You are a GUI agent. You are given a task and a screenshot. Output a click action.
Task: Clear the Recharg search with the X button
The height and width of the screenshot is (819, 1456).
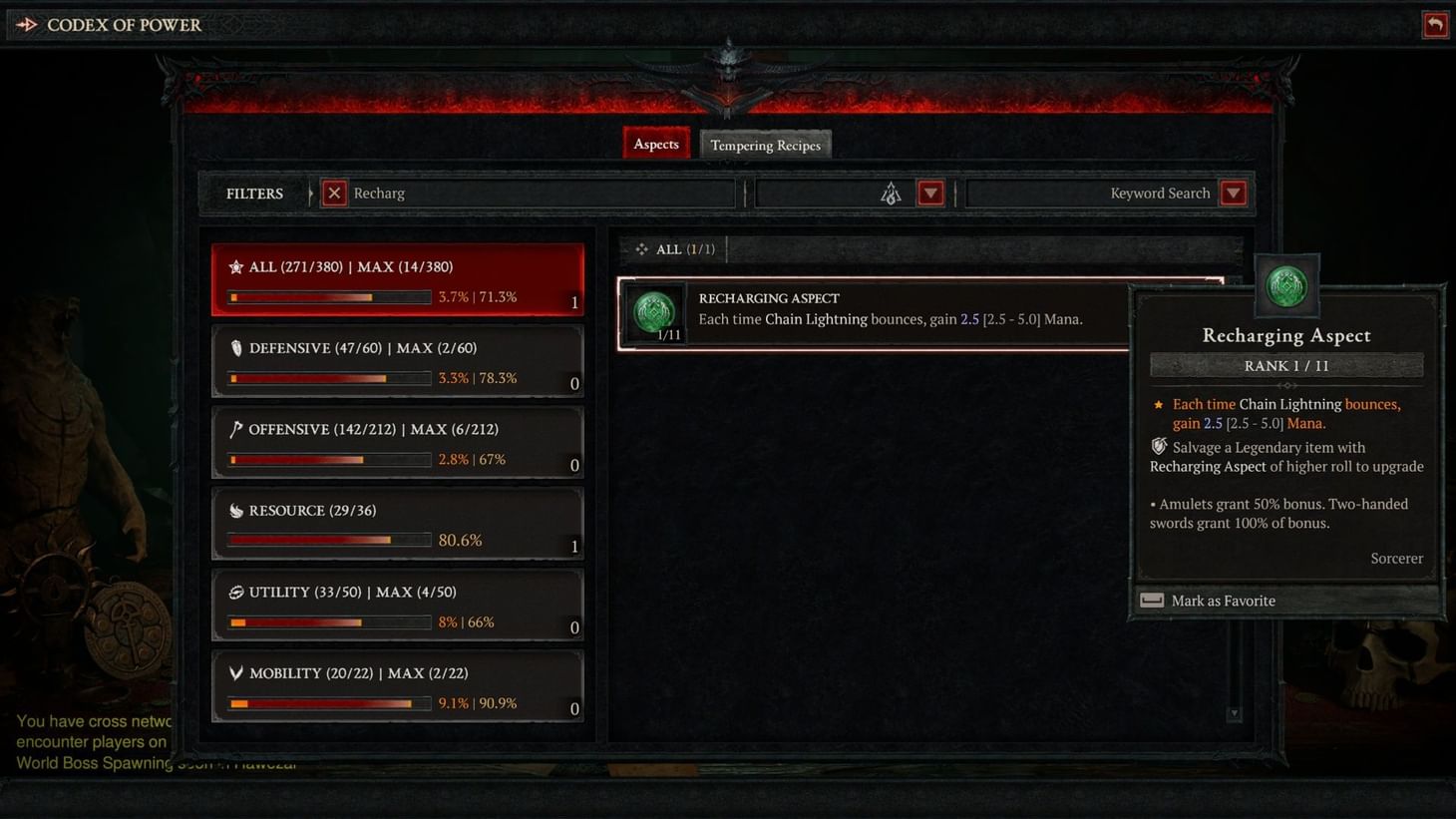pos(333,193)
